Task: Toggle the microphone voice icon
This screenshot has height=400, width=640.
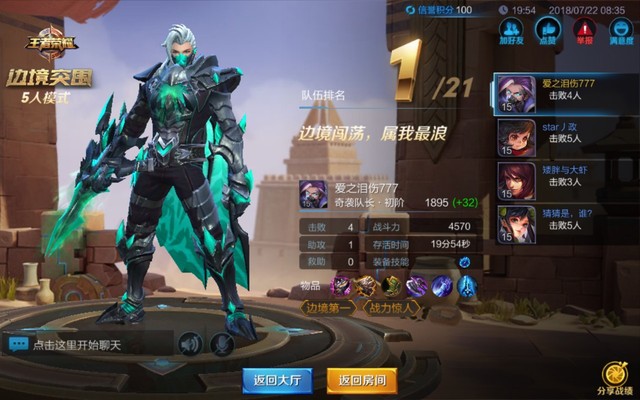Action: (x=221, y=344)
